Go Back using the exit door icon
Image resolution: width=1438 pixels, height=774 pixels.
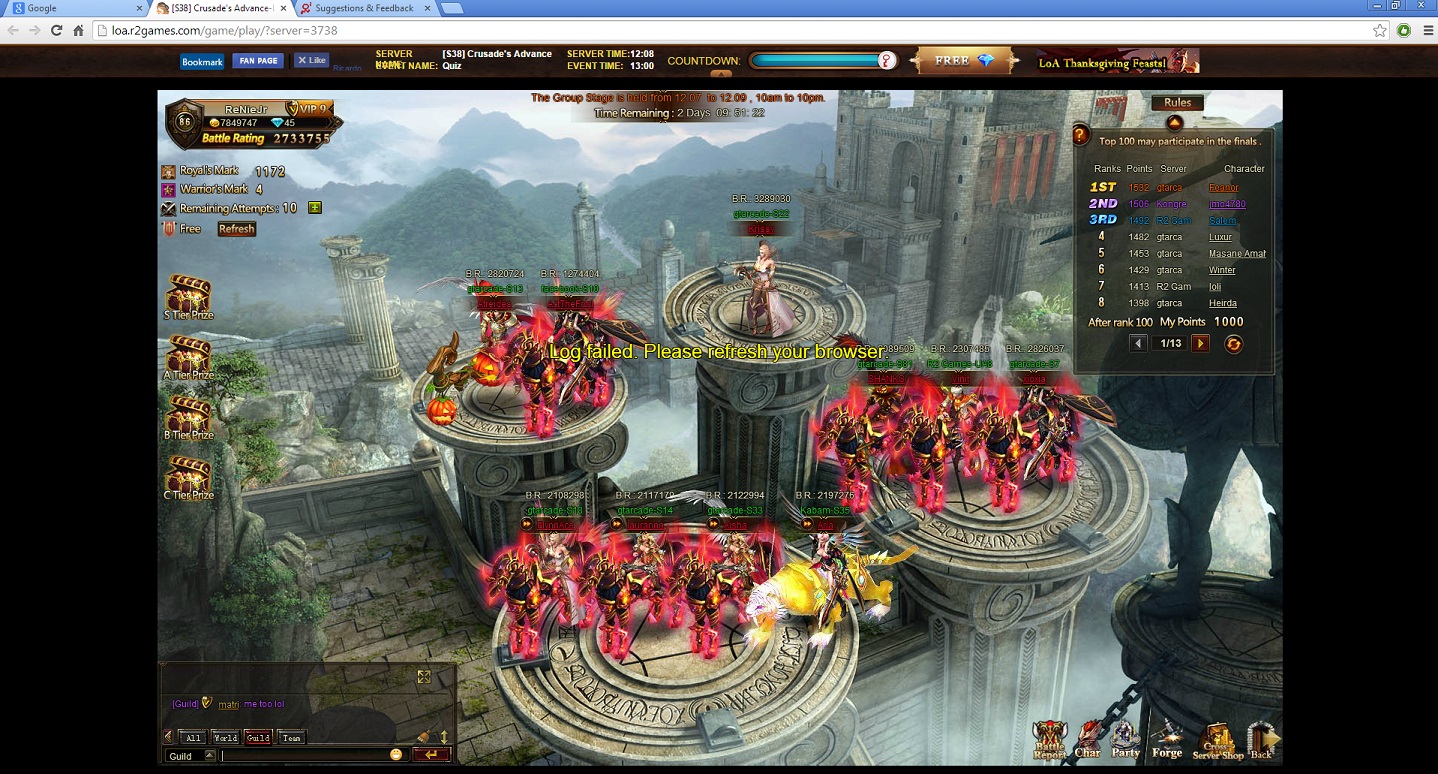[1261, 740]
